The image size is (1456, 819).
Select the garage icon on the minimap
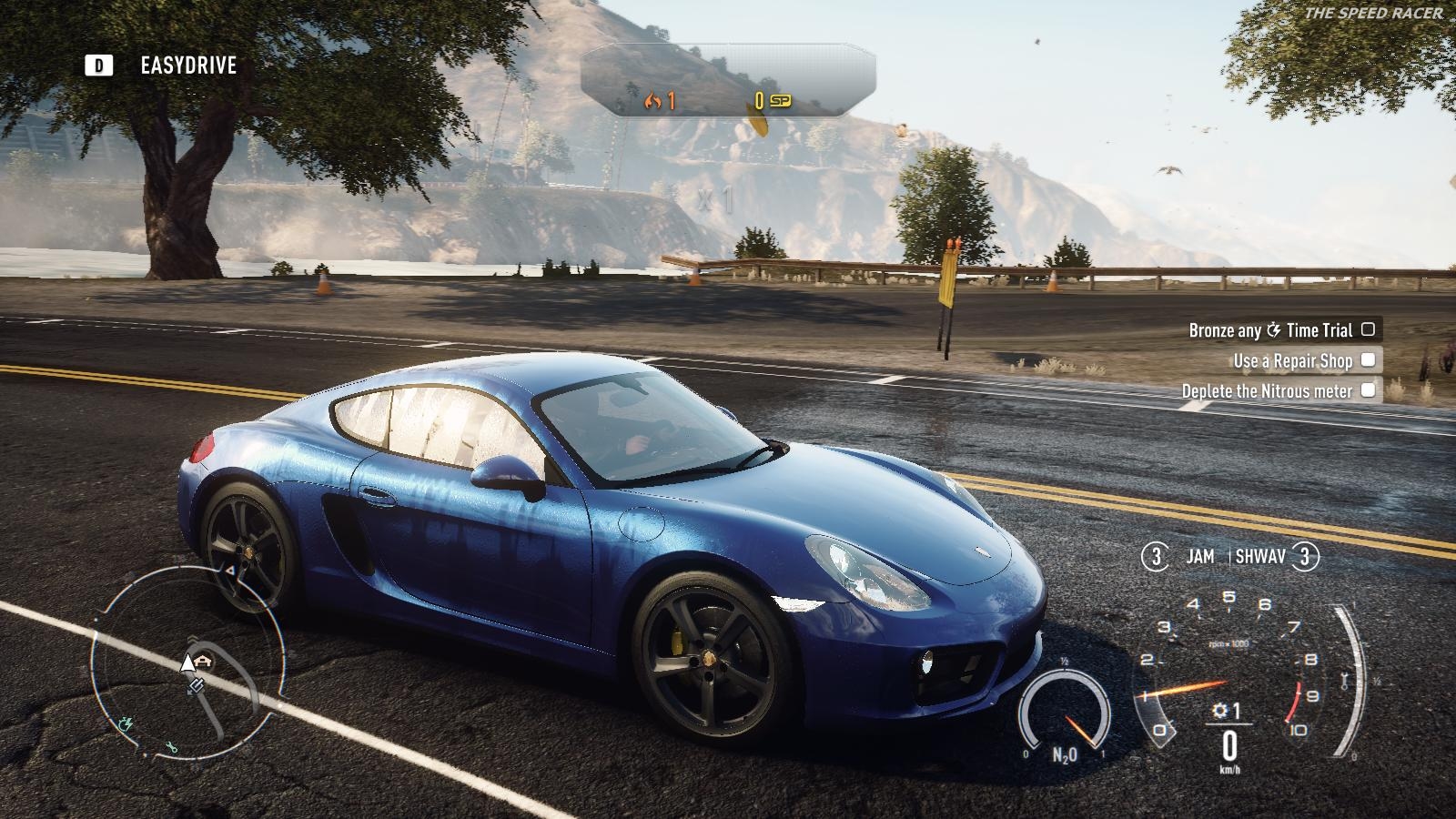(x=202, y=659)
